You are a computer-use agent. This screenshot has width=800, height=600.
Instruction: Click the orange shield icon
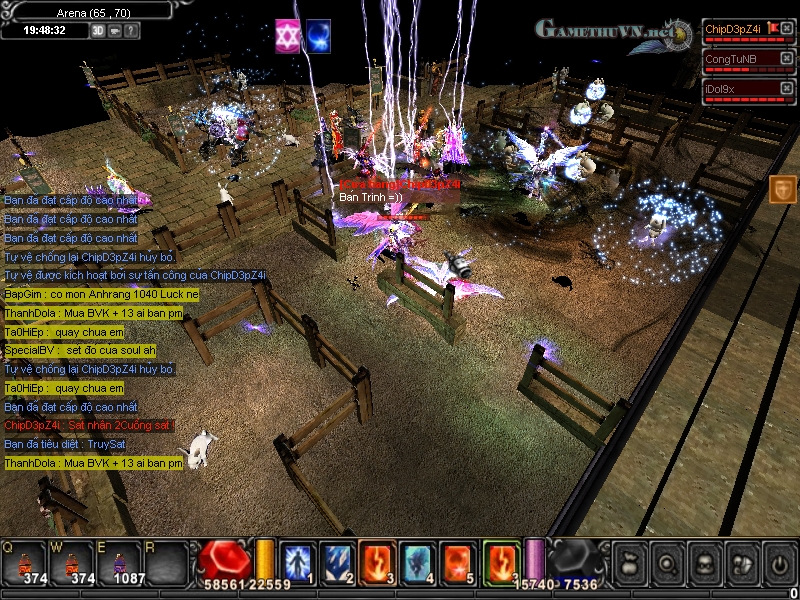[782, 189]
